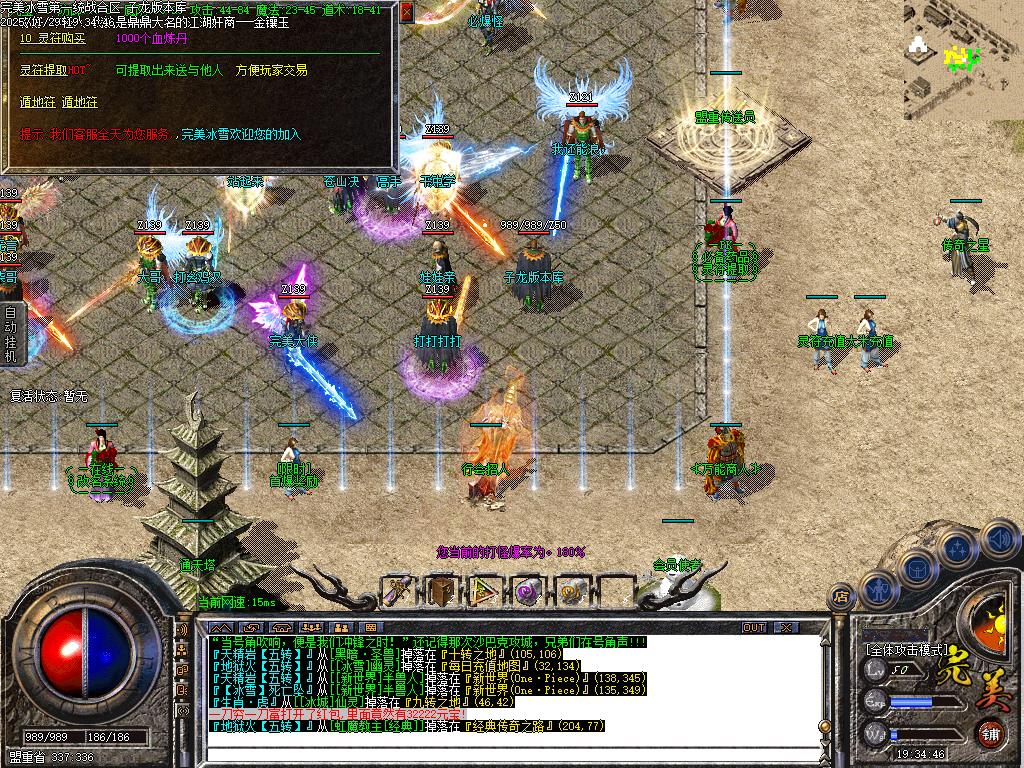Open the skills sparkle icon
Viewport: 1024px width, 768px height.
click(958, 549)
